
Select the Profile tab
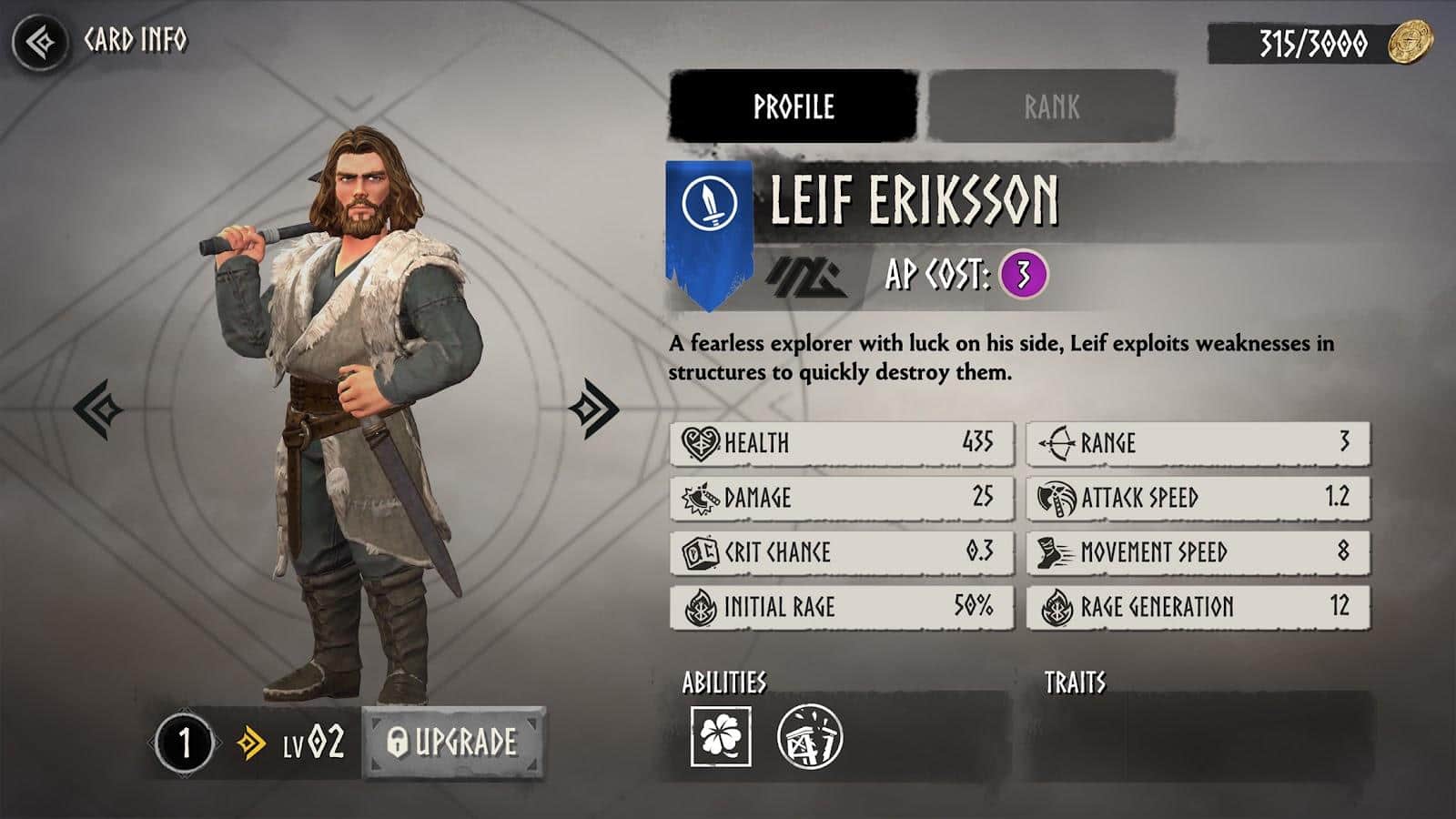793,106
